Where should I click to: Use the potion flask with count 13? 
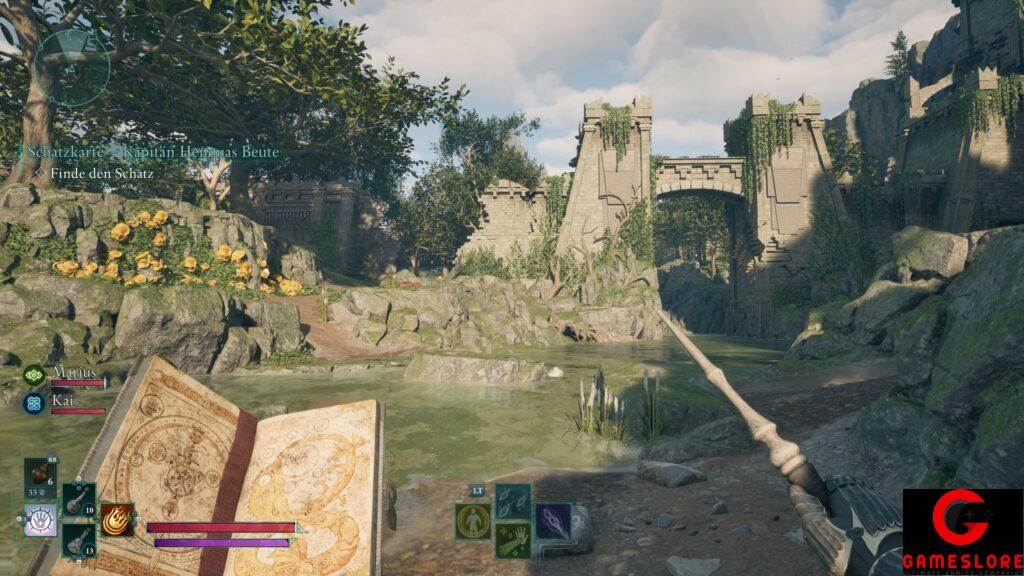tap(78, 539)
